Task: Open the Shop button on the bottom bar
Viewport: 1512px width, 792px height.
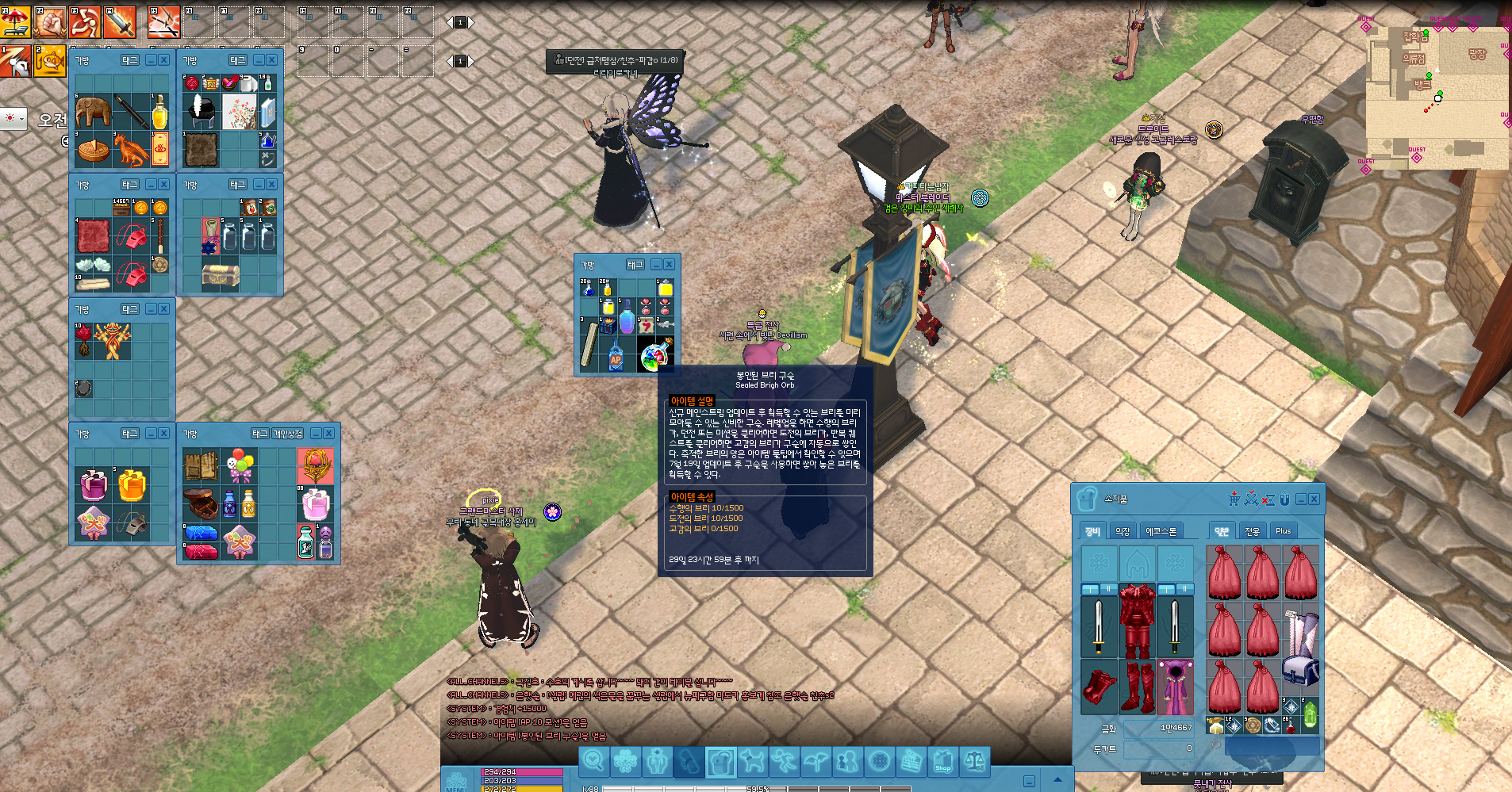Action: [942, 762]
